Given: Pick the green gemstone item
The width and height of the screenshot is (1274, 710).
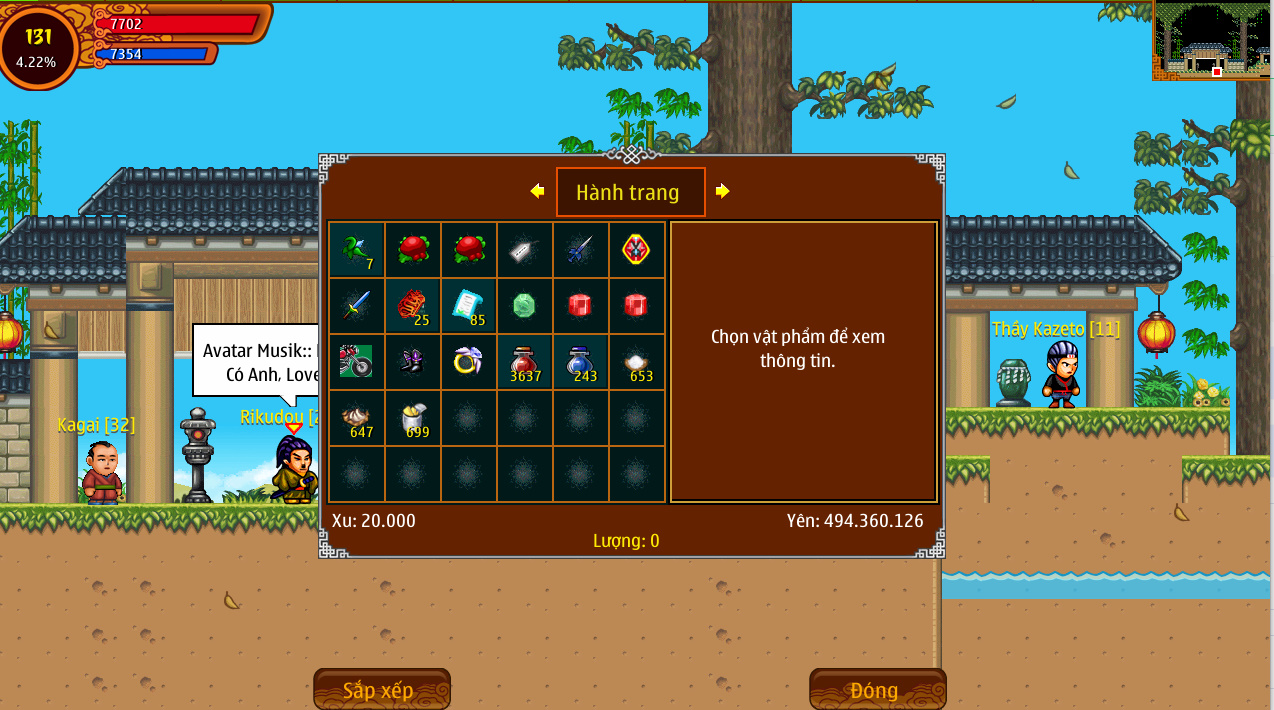Looking at the screenshot, I should coord(525,306).
